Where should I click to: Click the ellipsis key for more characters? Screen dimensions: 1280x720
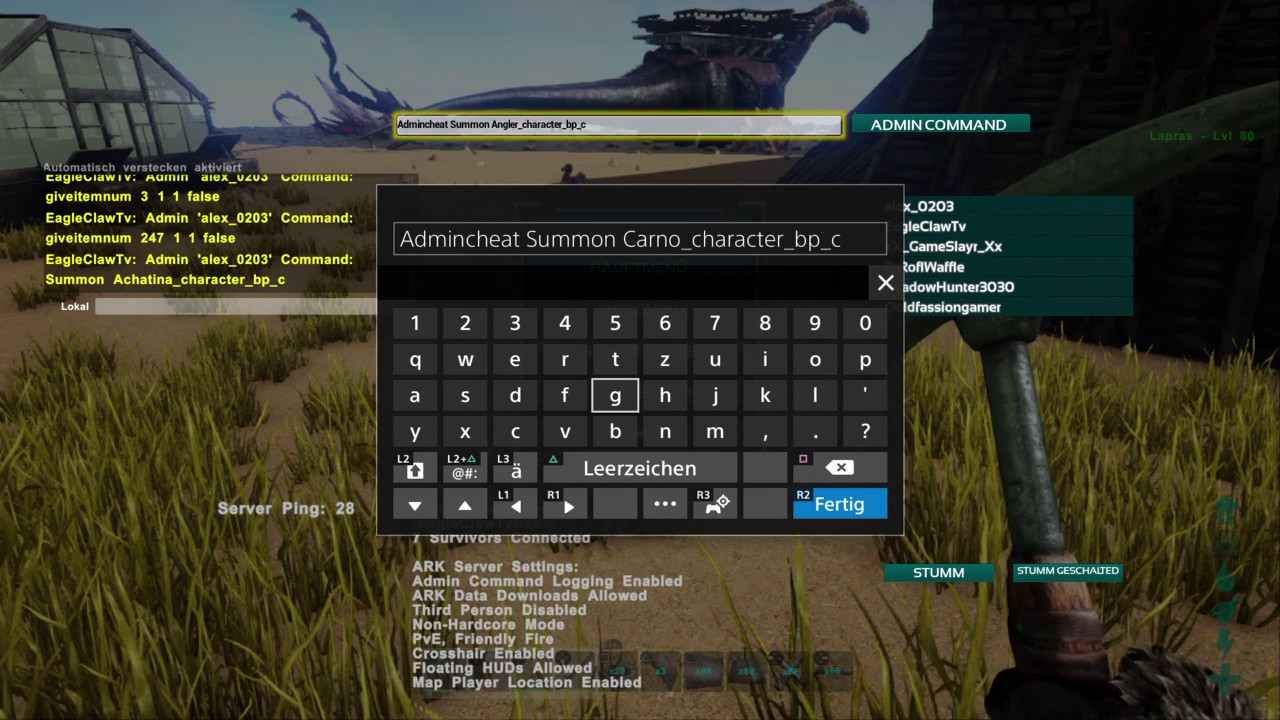click(665, 503)
